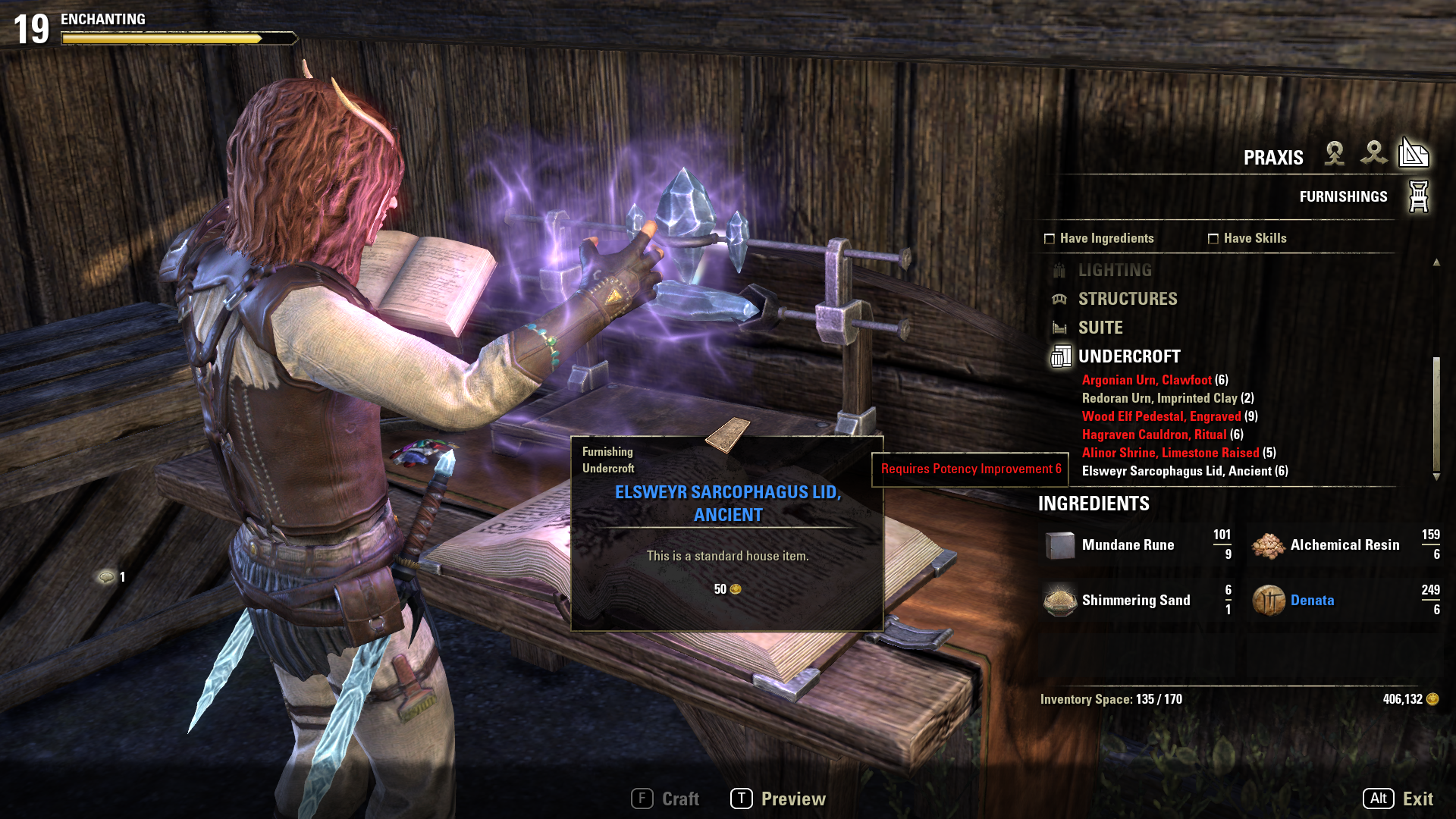Click the Mundane Rune ingredient
The height and width of the screenshot is (819, 1456).
click(x=1127, y=544)
